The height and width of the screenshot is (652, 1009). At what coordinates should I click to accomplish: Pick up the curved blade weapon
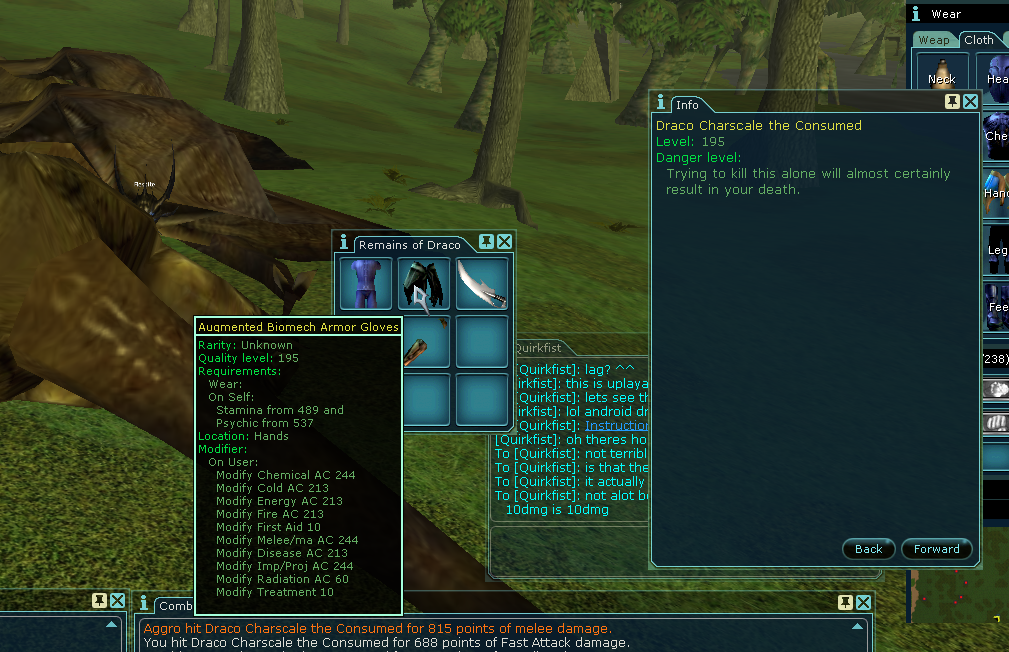pyautogui.click(x=482, y=283)
